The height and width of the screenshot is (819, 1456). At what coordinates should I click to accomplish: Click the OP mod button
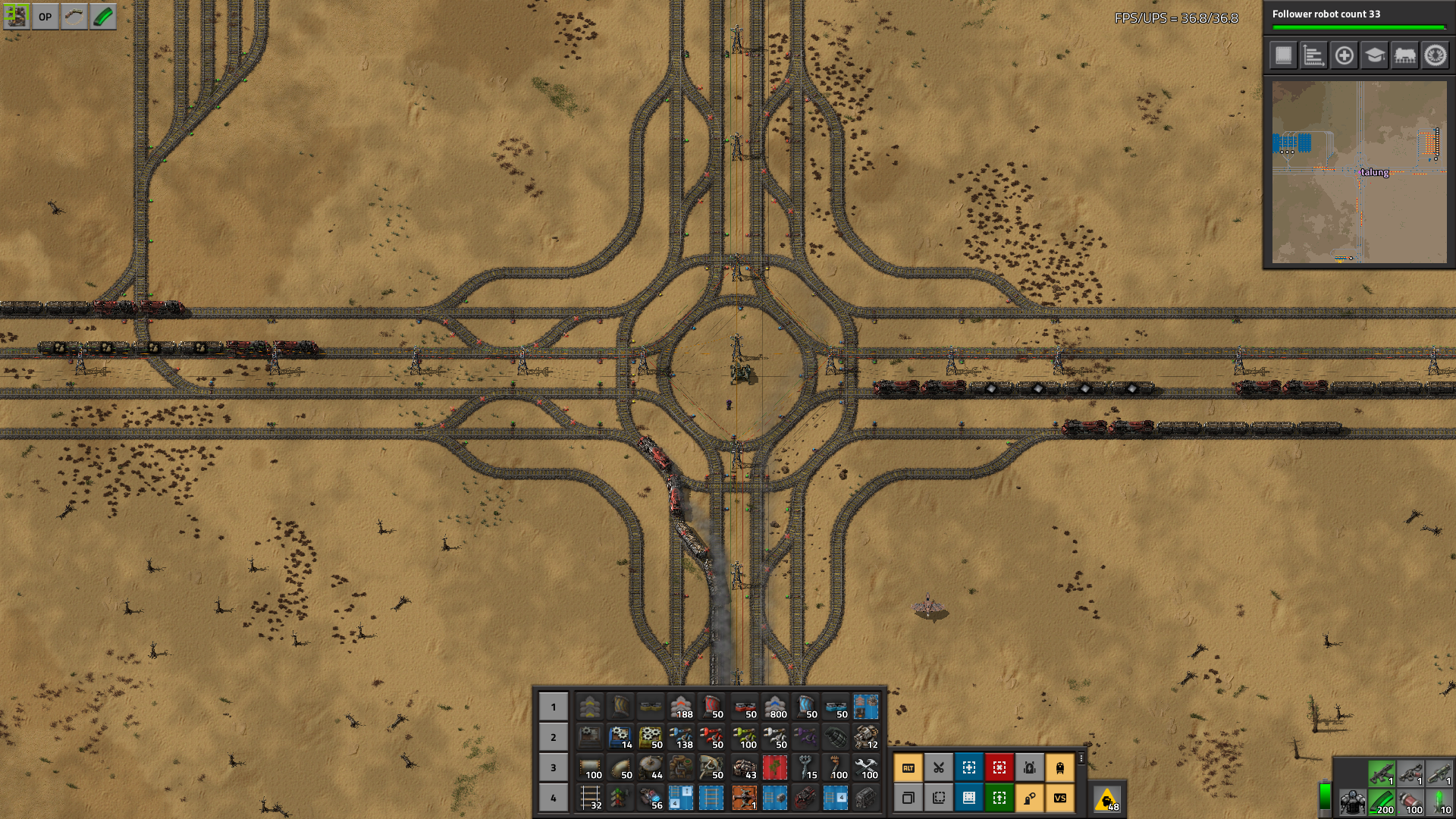(x=45, y=17)
